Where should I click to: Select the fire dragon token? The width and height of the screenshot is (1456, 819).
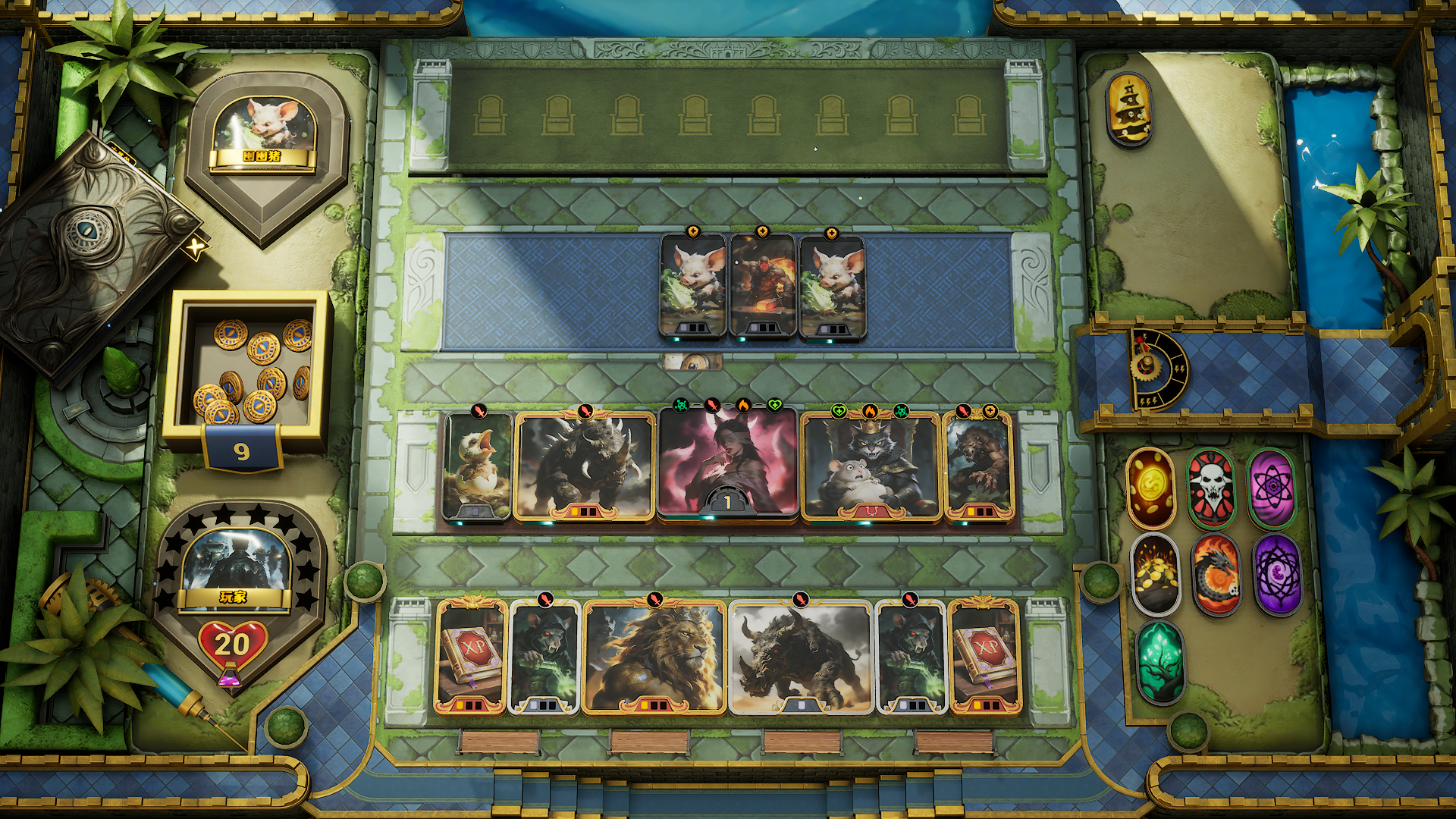pyautogui.click(x=1216, y=573)
